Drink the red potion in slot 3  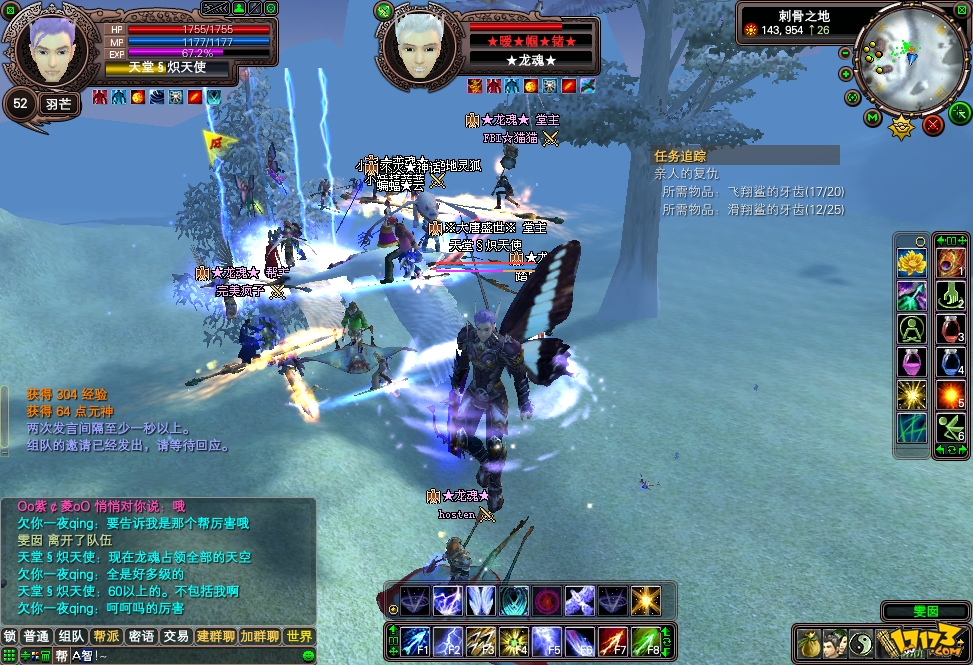tap(949, 329)
